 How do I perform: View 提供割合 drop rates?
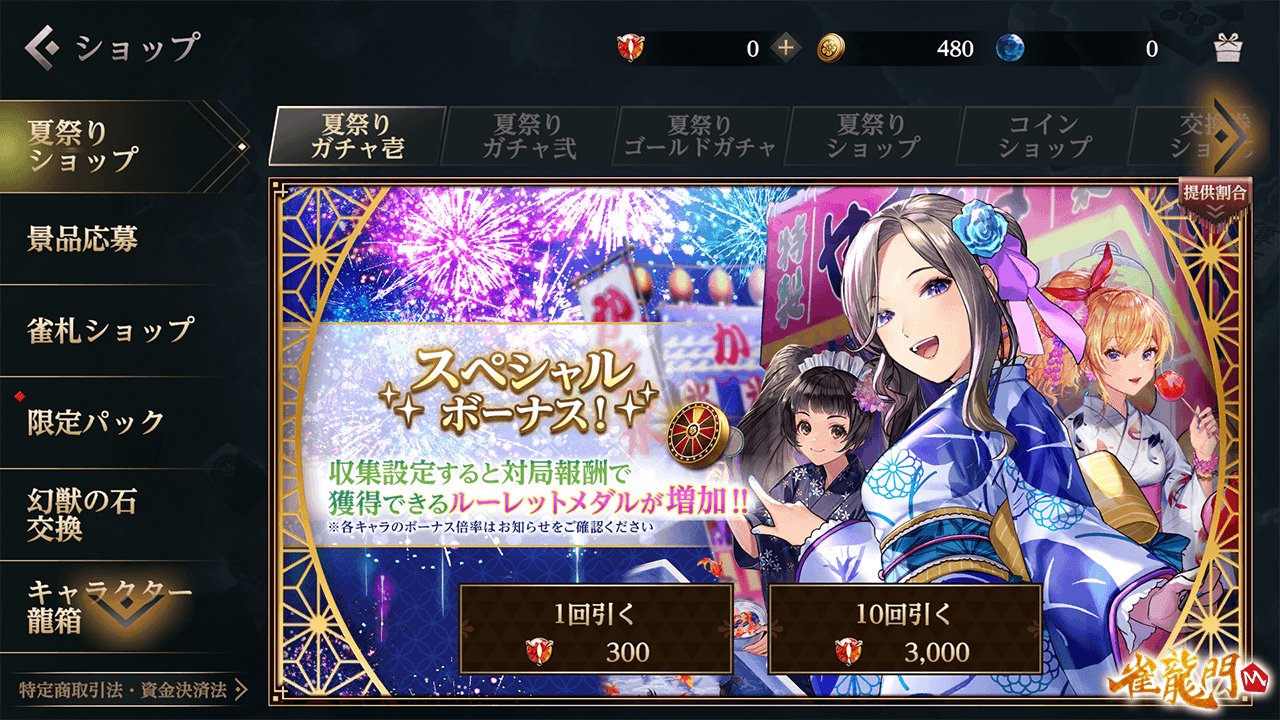[x=1214, y=196]
